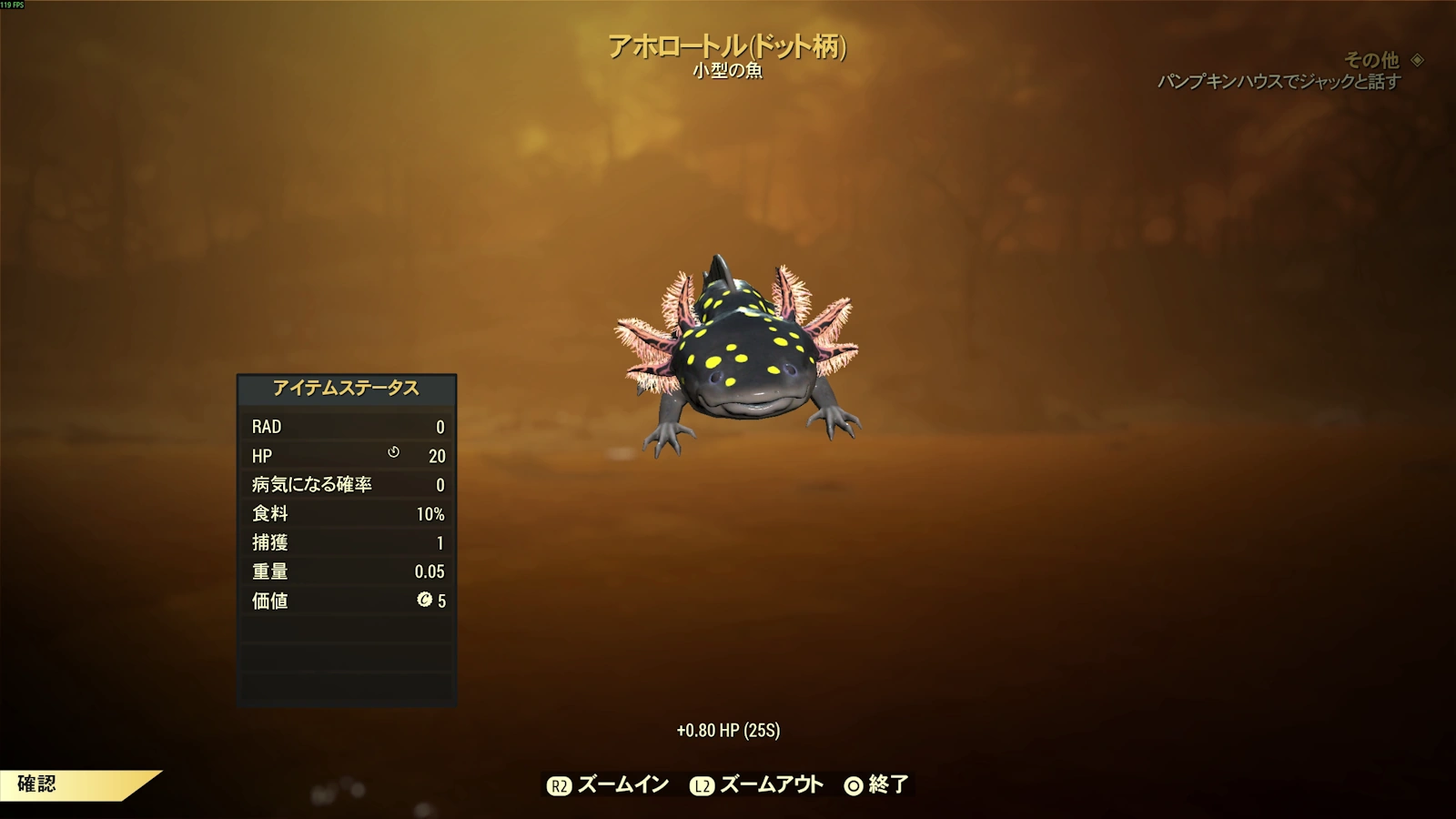Expand the アイテムステータス panel header

pyautogui.click(x=346, y=386)
